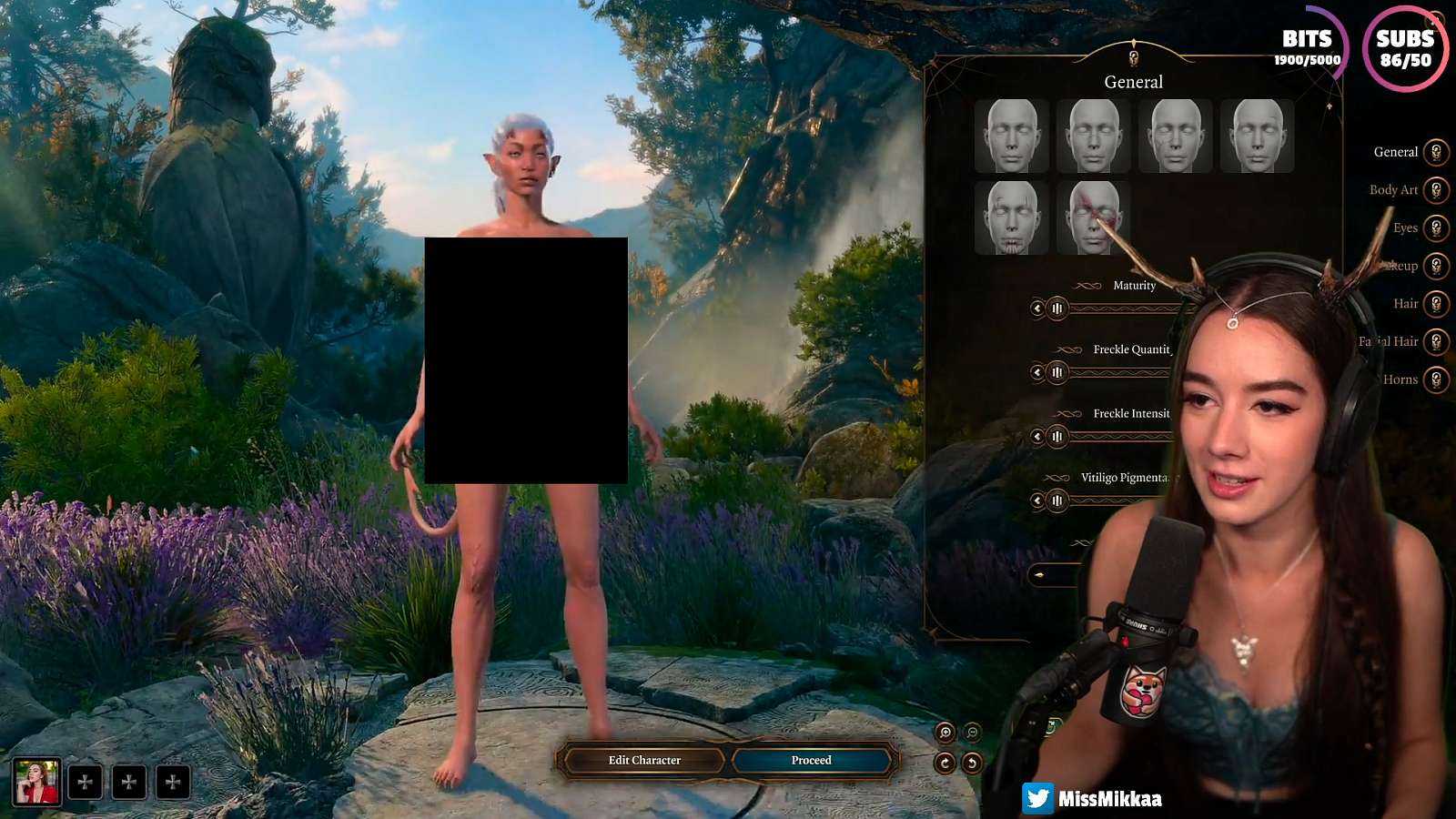Open the General category panel
The width and height of the screenshot is (1456, 819).
(1436, 151)
